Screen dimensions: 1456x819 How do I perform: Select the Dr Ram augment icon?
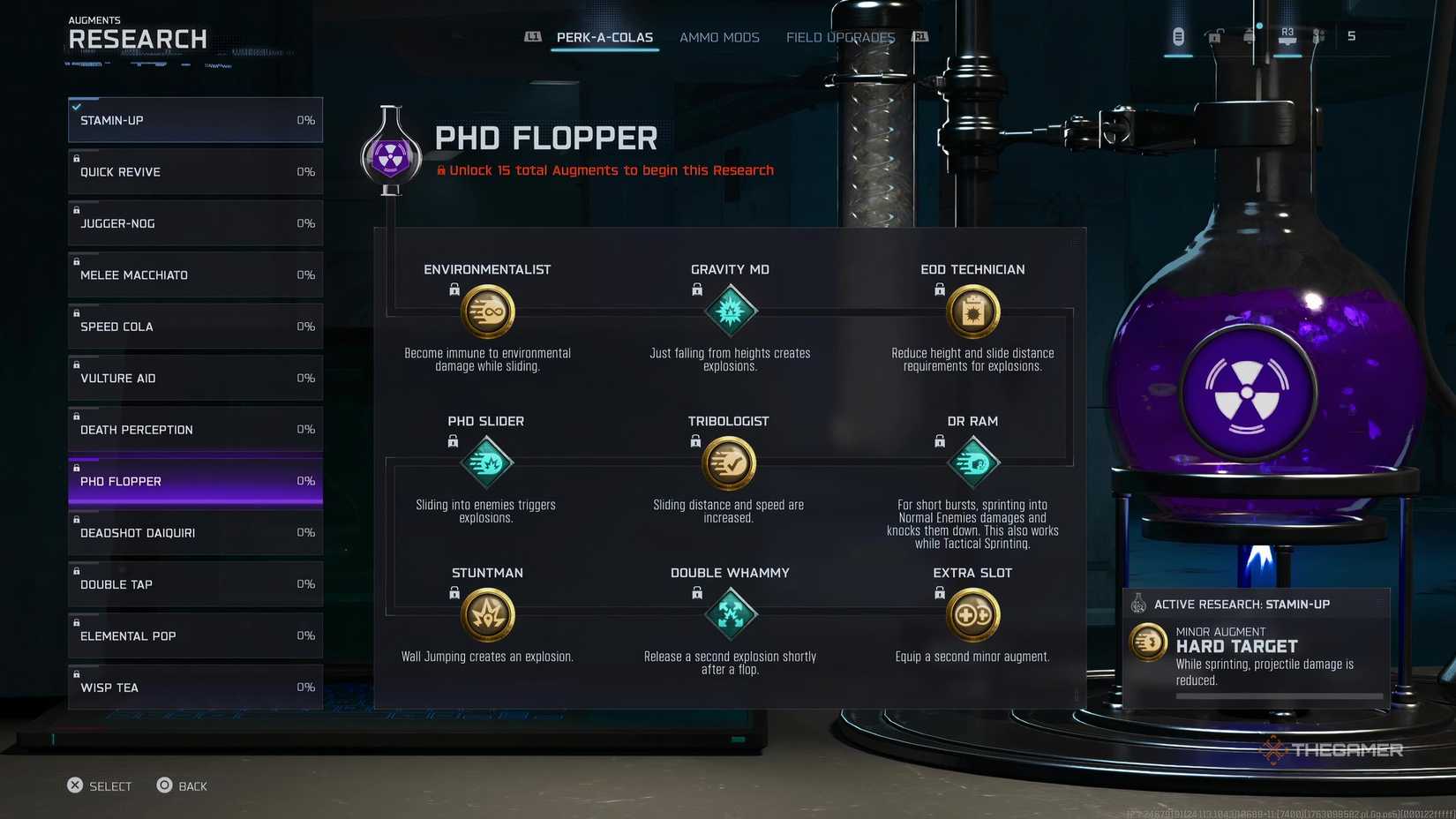(972, 462)
